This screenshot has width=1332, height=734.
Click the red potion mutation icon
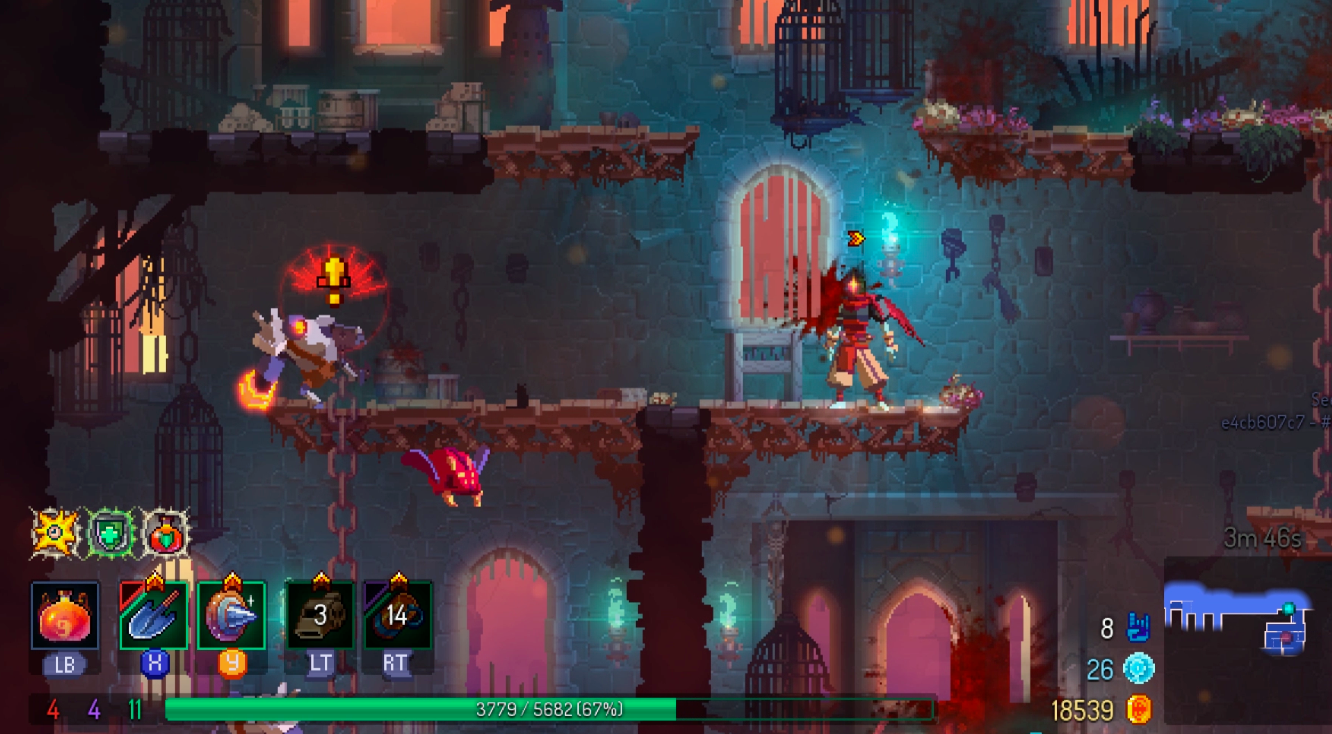tap(165, 533)
